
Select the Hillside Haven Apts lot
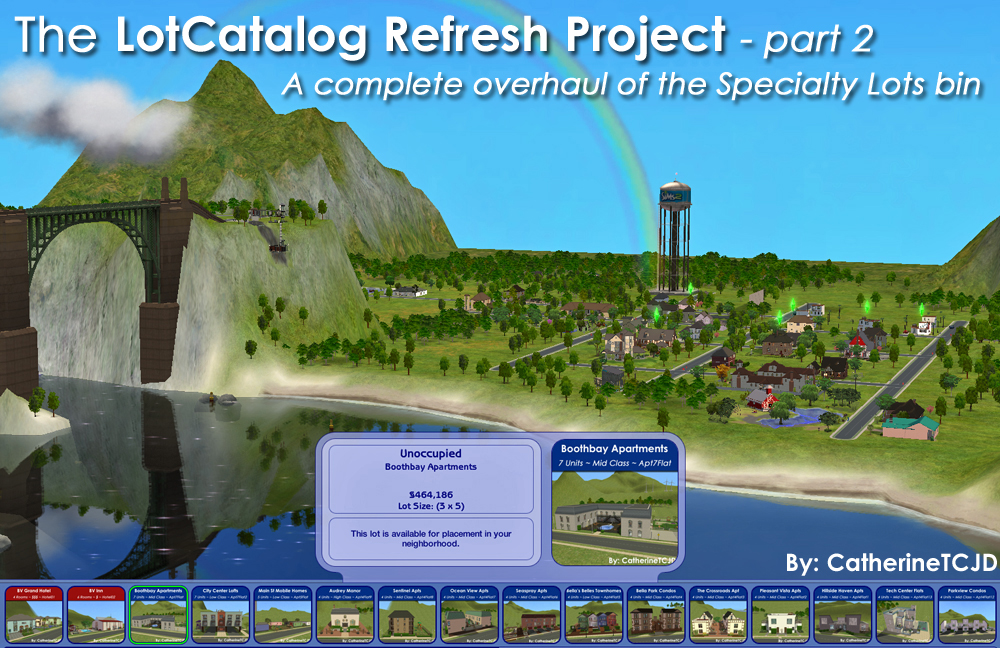click(842, 614)
